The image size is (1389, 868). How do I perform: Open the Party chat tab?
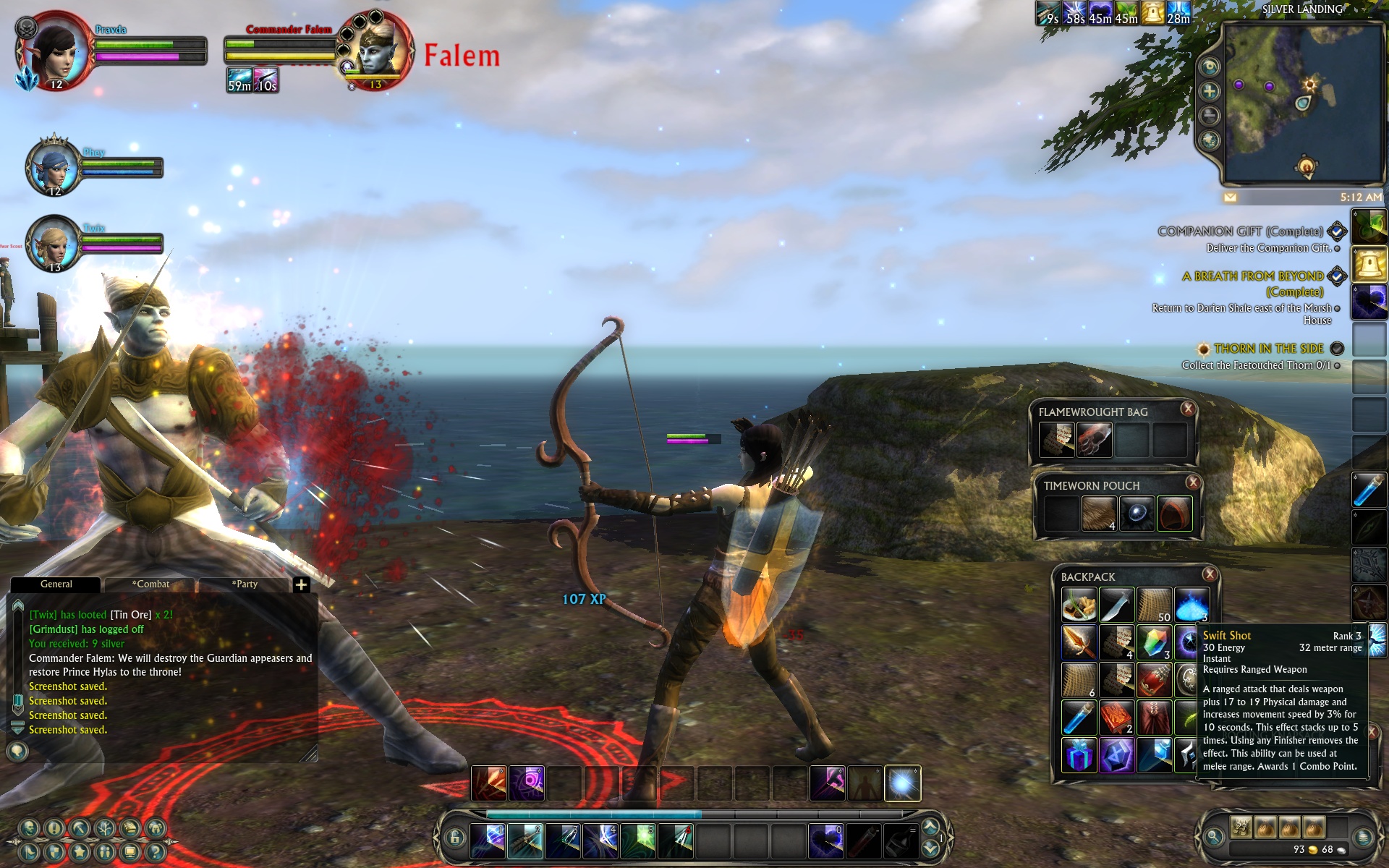245,584
